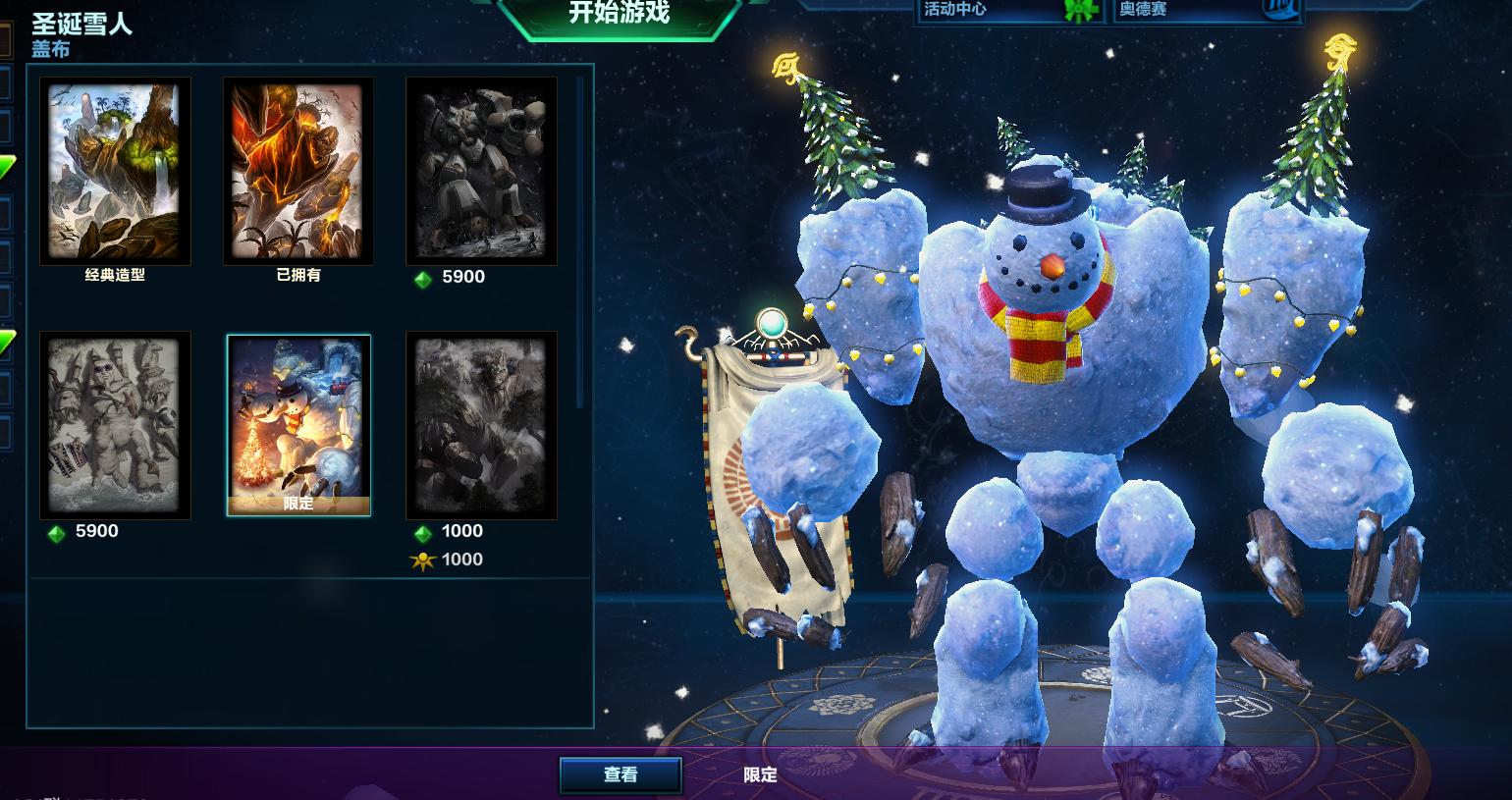Click the 开始游戏 start game button
Screen dimensions: 1512x800
point(620,14)
